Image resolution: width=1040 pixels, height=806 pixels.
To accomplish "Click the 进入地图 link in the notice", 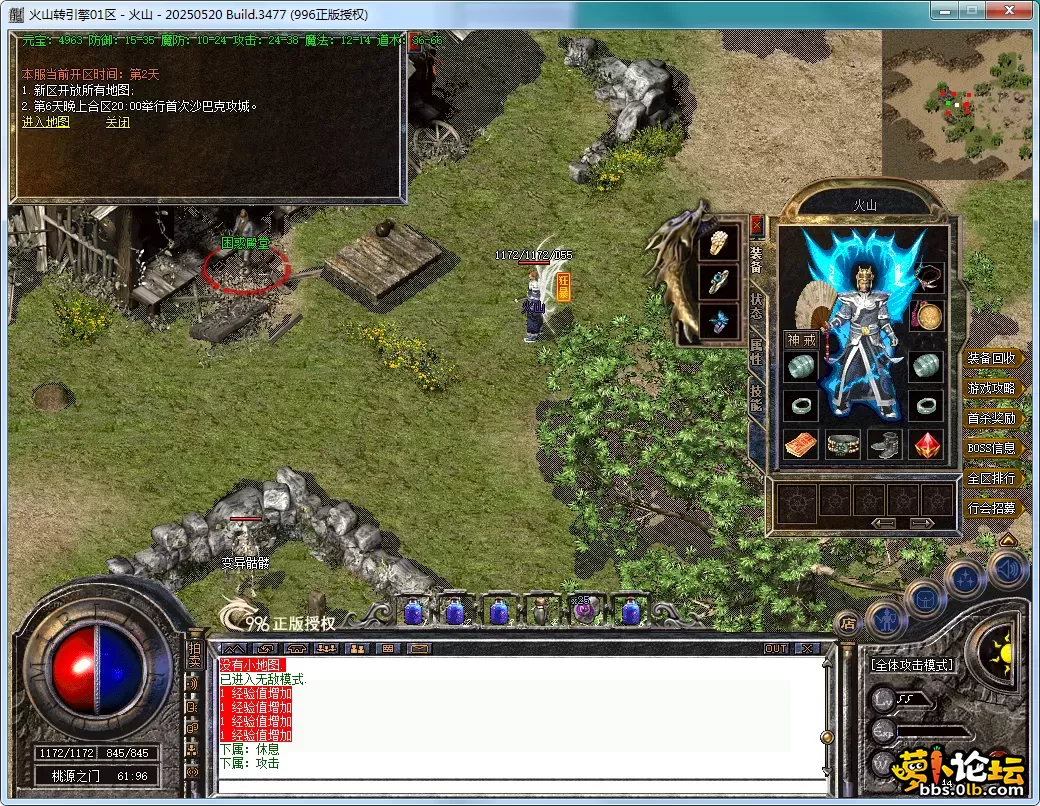I will tap(46, 122).
